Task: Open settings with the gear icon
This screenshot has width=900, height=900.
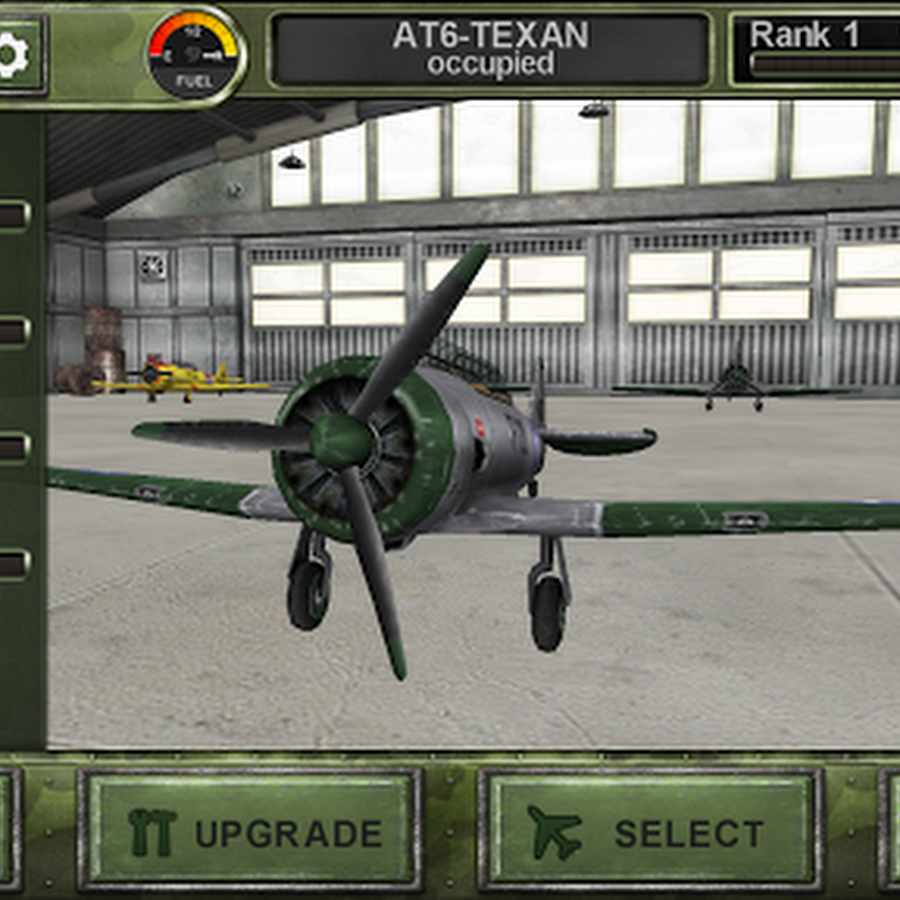Action: pyautogui.click(x=14, y=55)
